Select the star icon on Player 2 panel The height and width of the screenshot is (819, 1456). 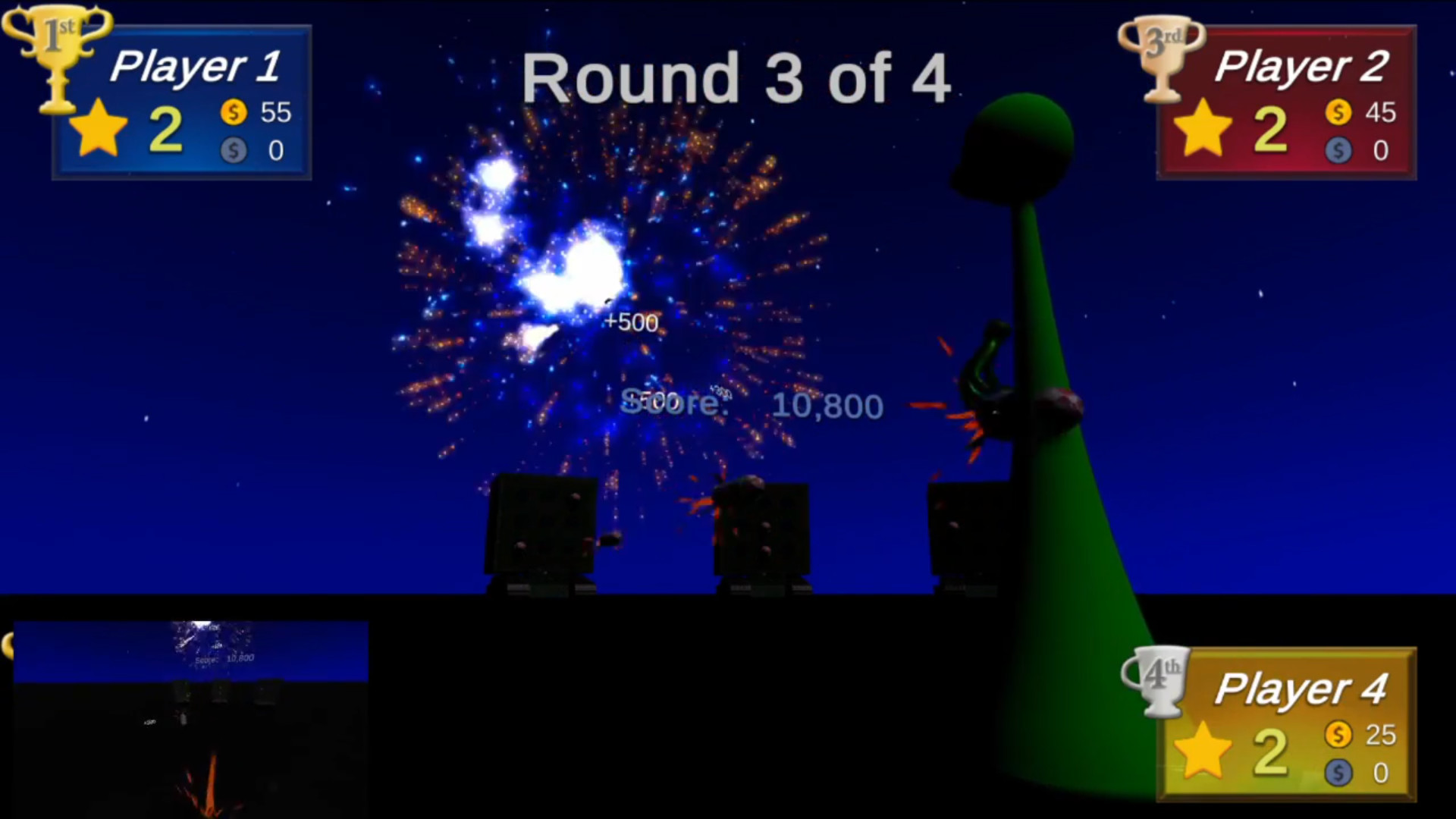(1204, 127)
